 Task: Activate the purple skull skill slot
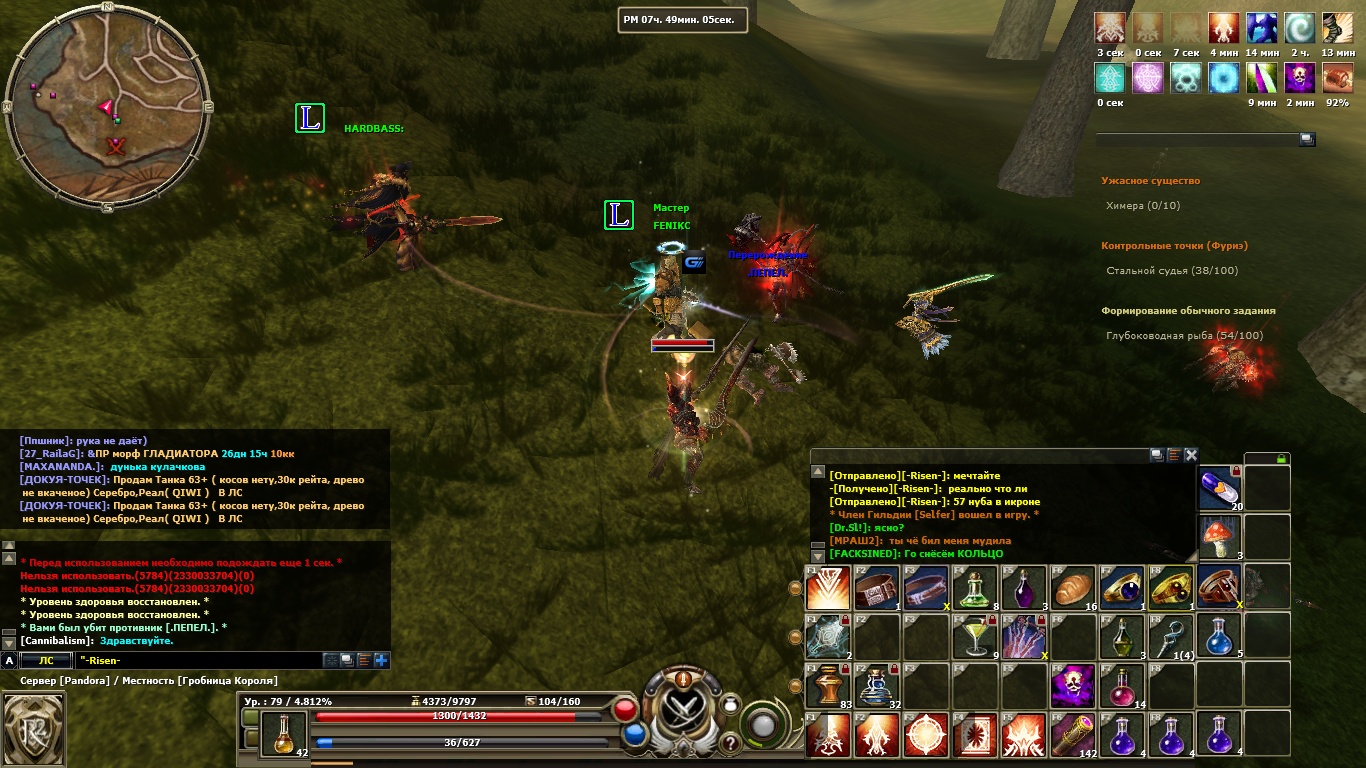(1074, 684)
